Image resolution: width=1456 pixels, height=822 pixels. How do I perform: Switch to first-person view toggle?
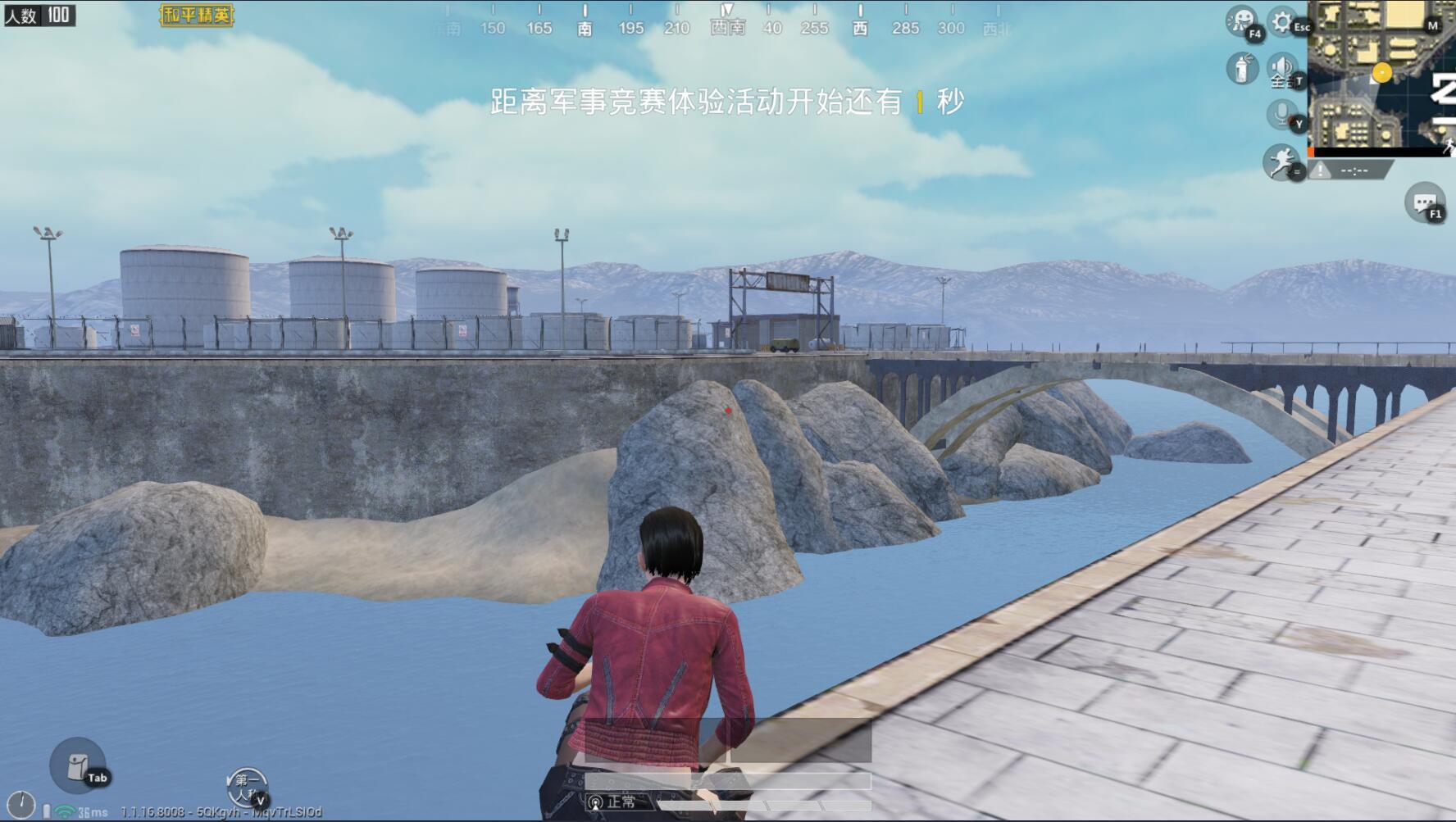click(x=247, y=788)
